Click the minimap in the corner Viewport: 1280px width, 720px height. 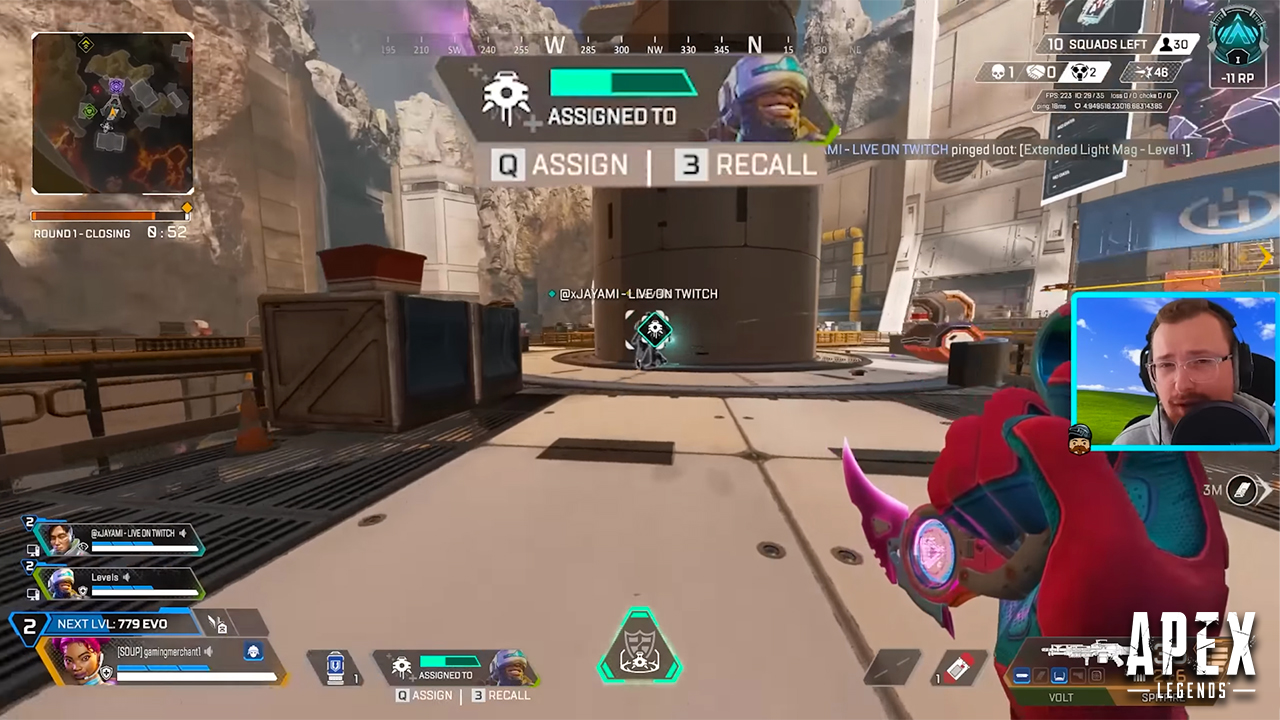click(x=112, y=113)
